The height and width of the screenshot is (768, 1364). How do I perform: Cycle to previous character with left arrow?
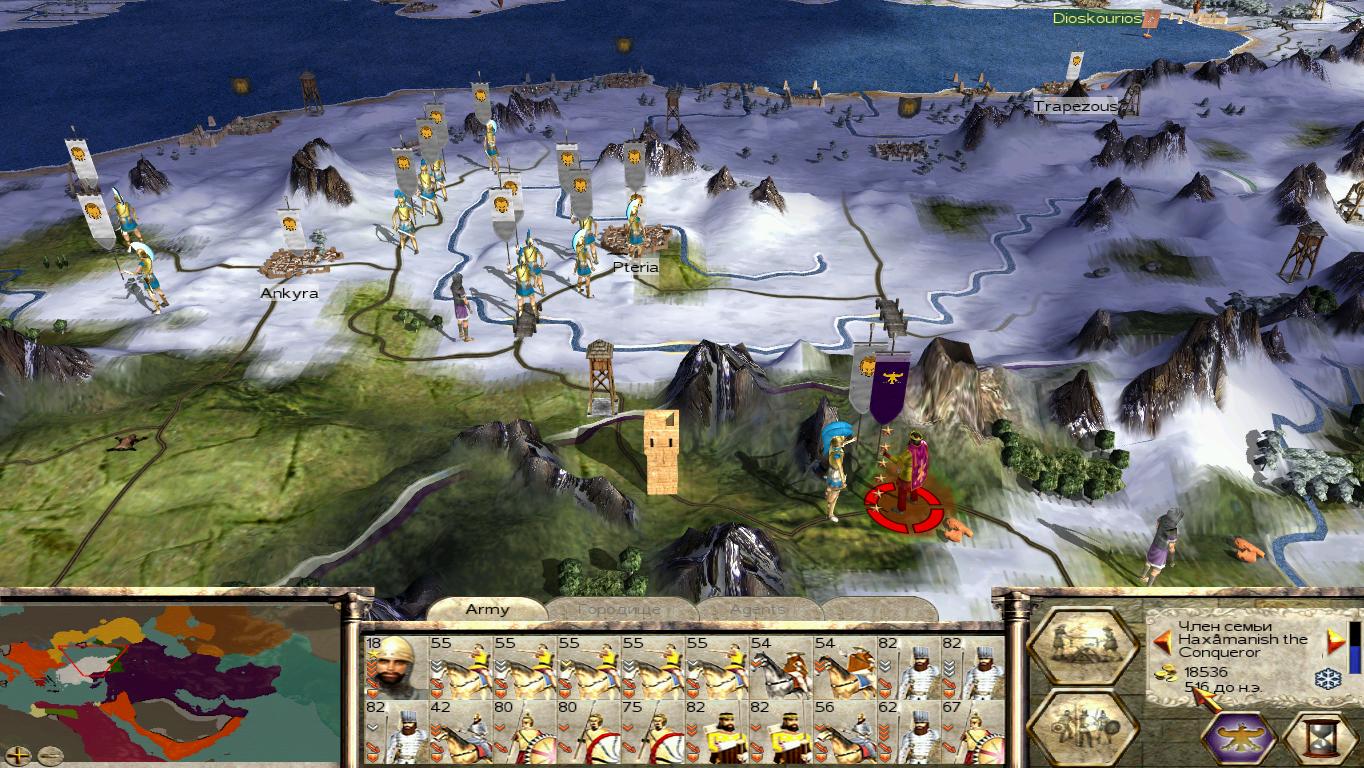[x=1163, y=640]
